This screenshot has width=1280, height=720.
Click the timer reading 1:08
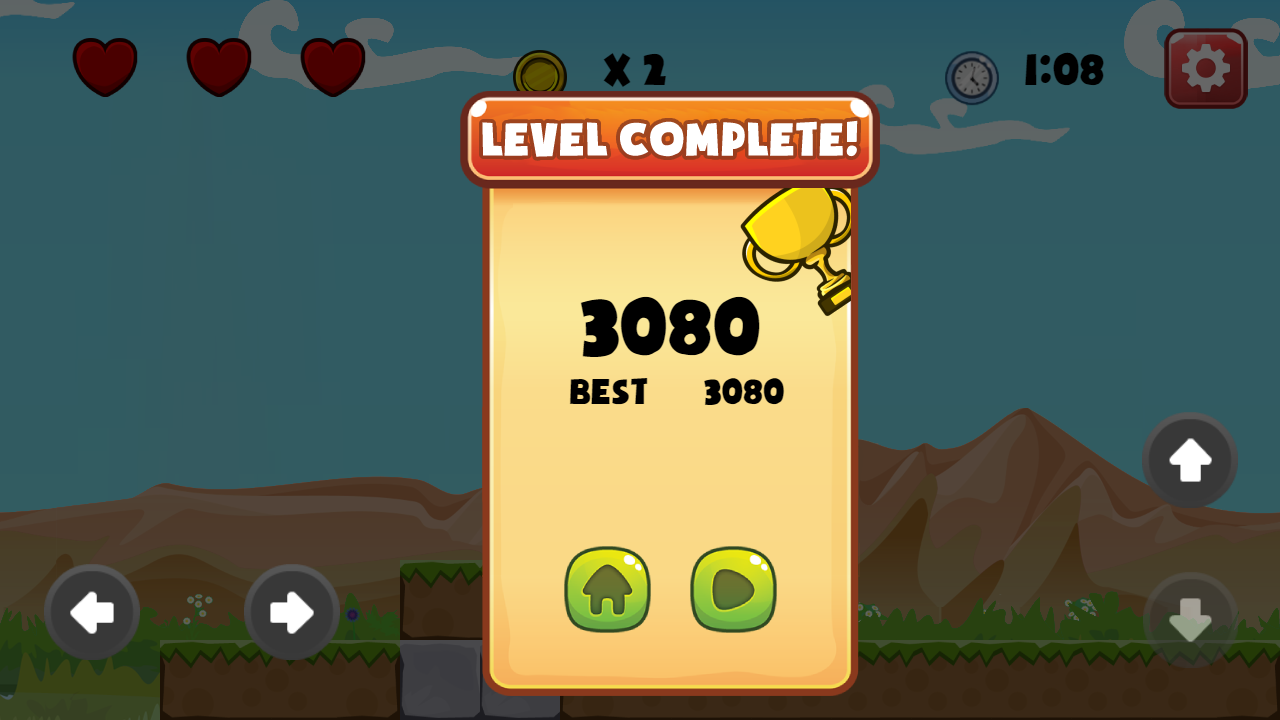pyautogui.click(x=1062, y=70)
